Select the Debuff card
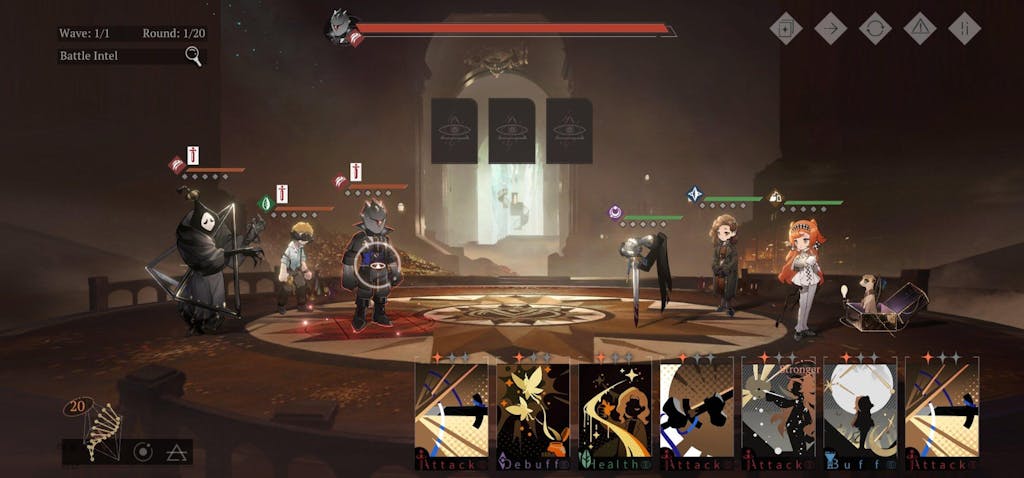This screenshot has width=1024, height=478. tap(533, 412)
